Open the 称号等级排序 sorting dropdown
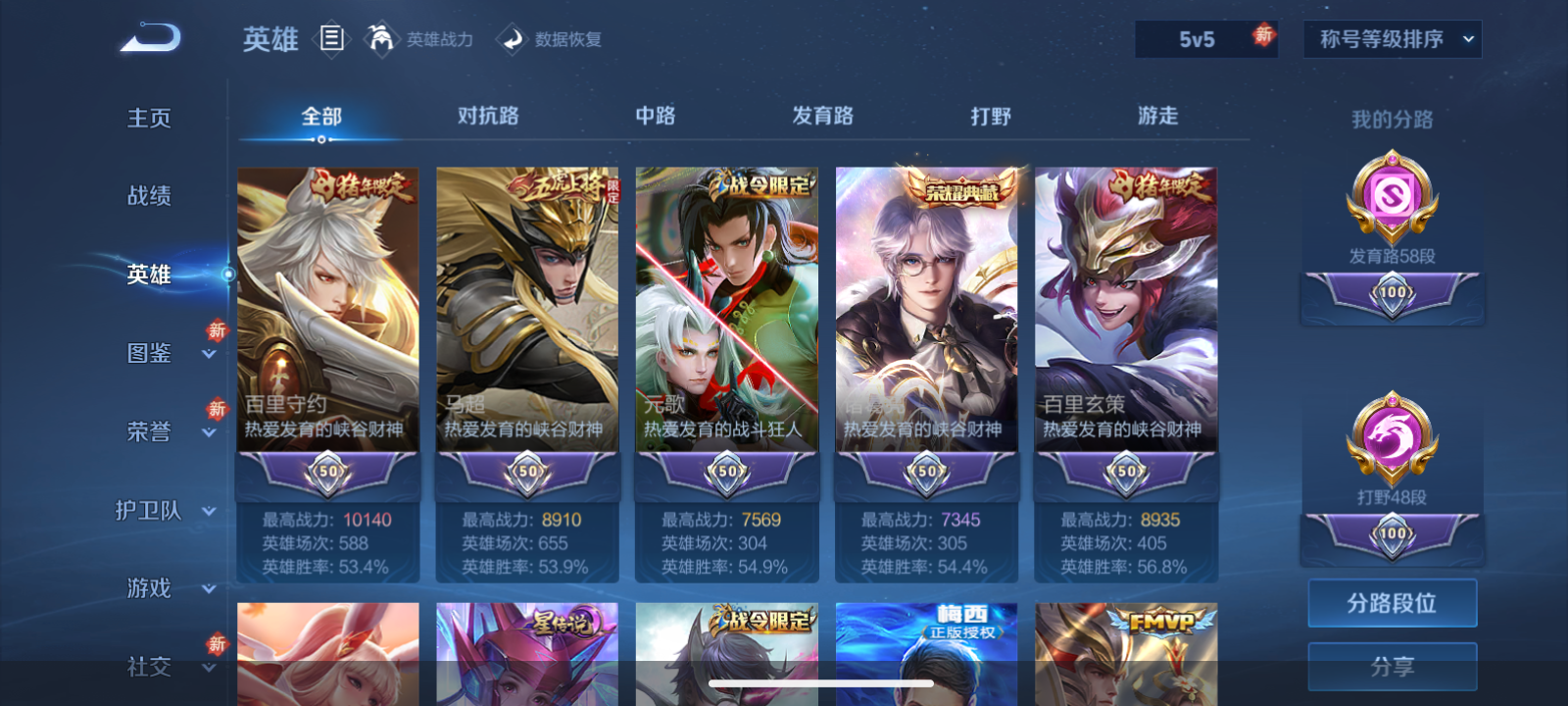1568x706 pixels. 1391,39
